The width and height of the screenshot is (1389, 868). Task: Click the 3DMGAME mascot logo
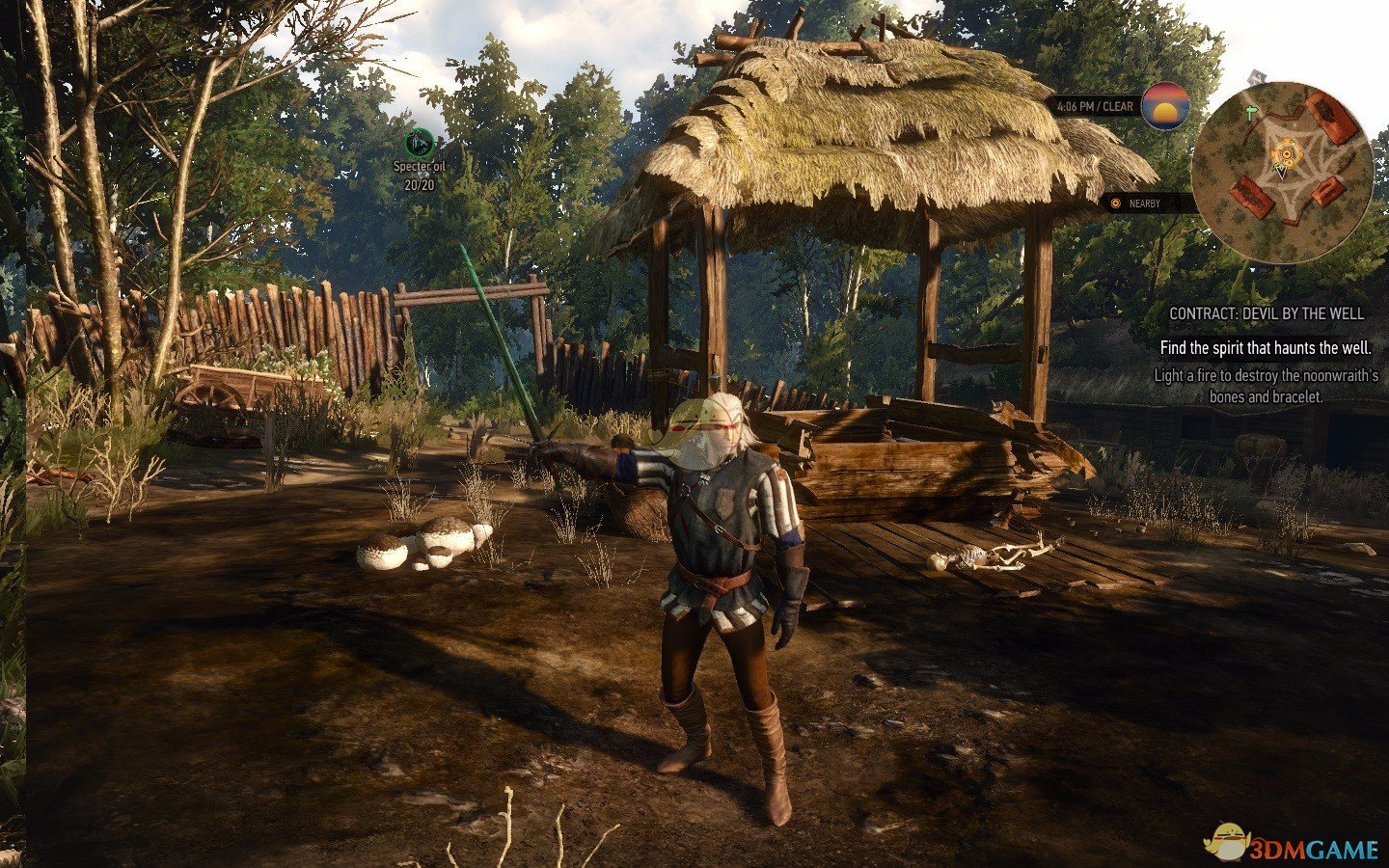click(1227, 839)
